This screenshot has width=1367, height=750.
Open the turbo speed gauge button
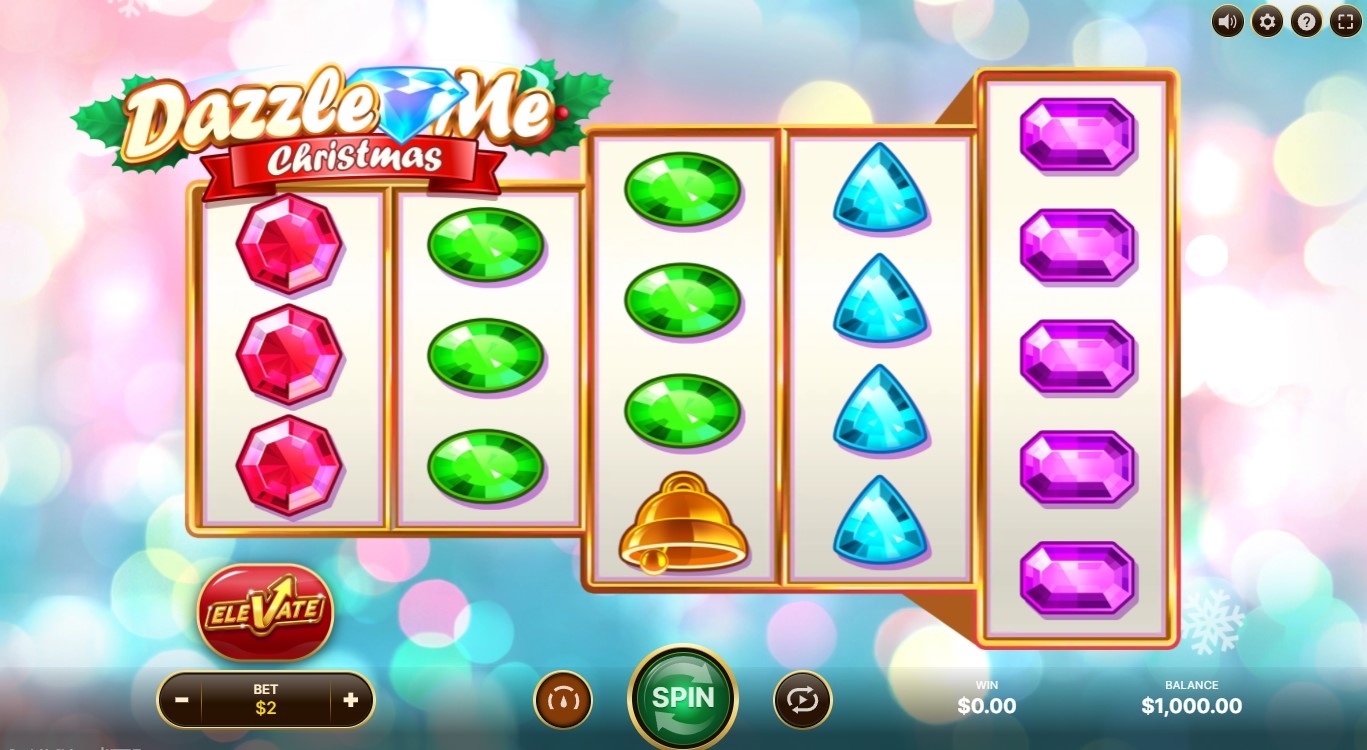pyautogui.click(x=563, y=700)
